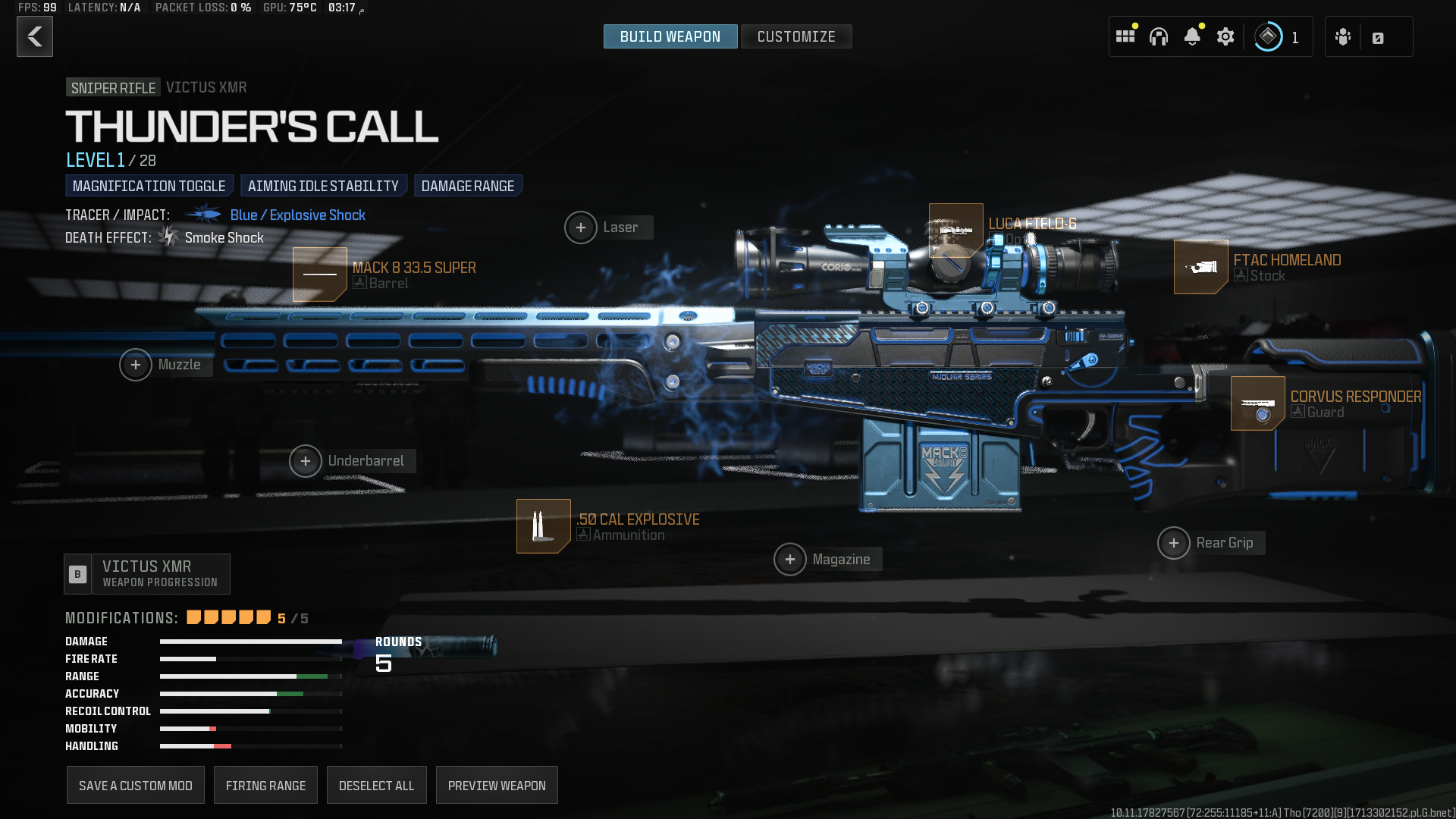This screenshot has height=819, width=1456.
Task: Open the settings gear icon
Action: [x=1225, y=36]
